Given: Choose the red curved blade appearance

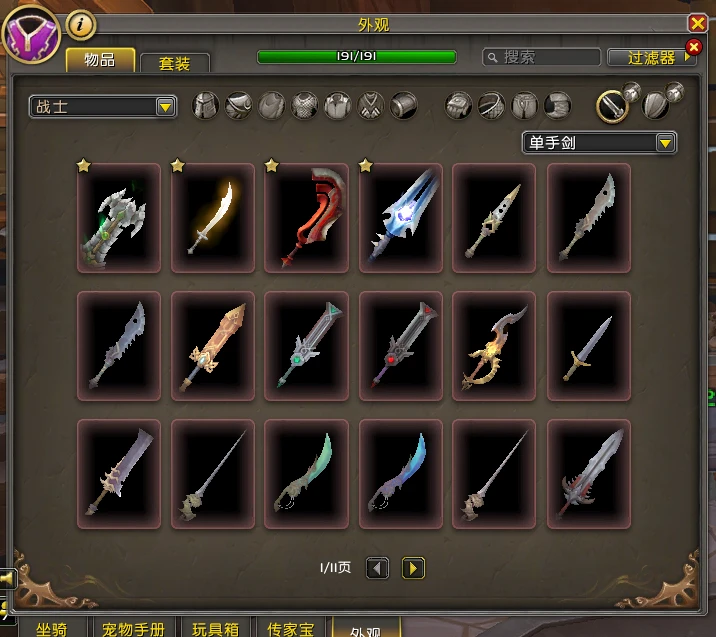Looking at the screenshot, I should [306, 218].
